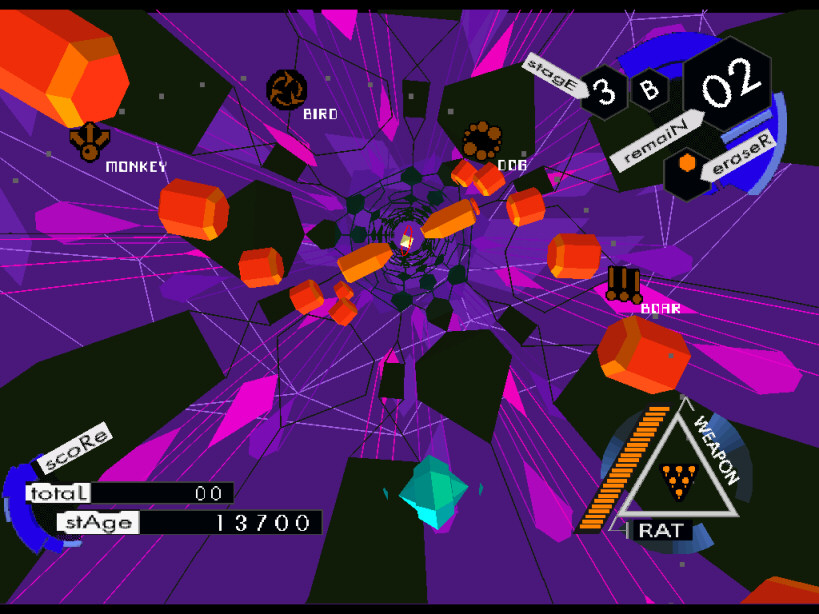Select the MONKEY weapon icon
This screenshot has width=819, height=614.
click(89, 141)
